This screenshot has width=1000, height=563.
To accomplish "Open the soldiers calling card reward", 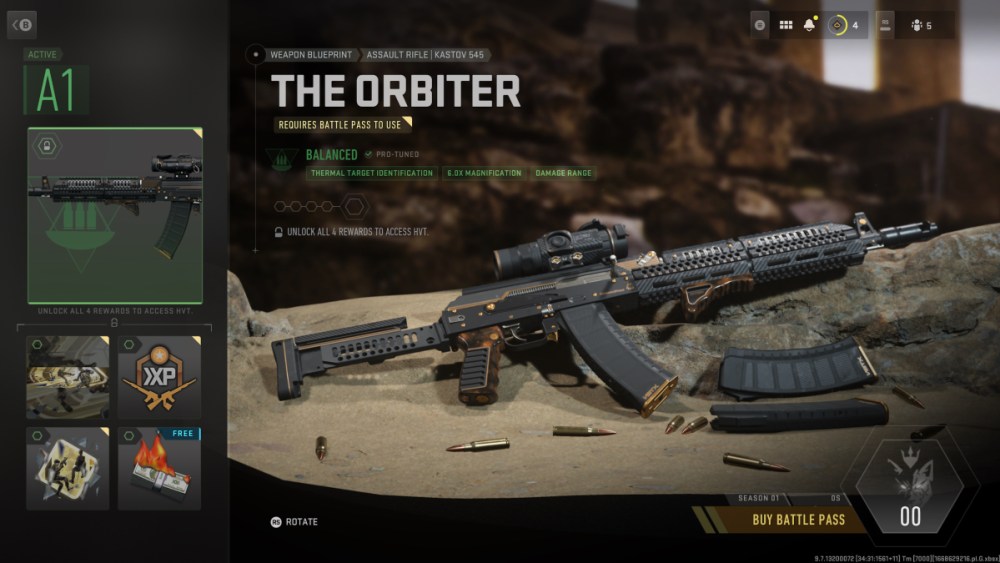I will (x=68, y=377).
